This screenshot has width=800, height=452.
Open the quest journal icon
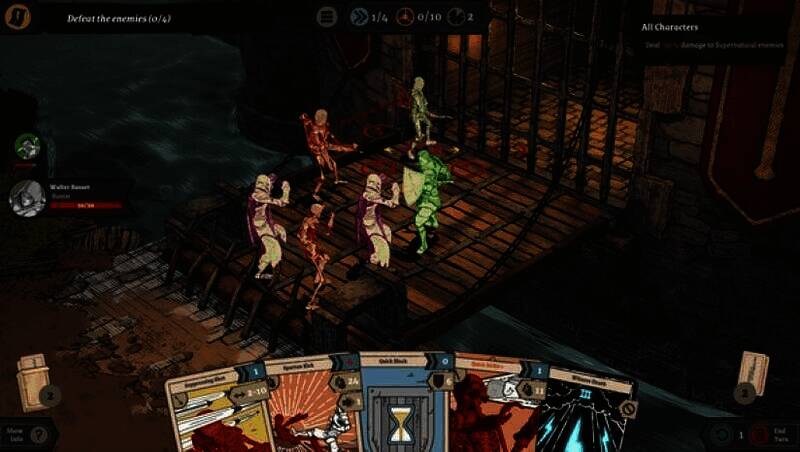[17, 17]
